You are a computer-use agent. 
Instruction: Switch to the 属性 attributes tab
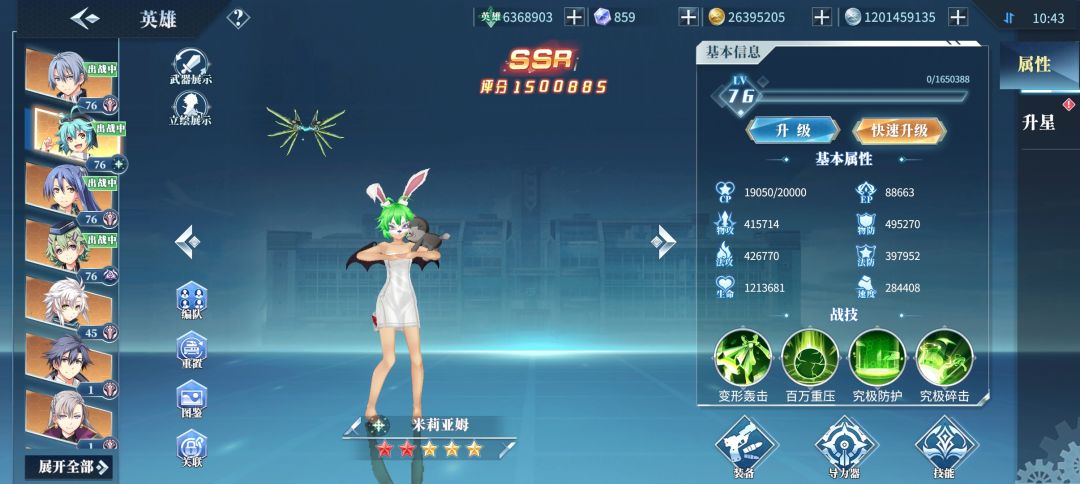pos(1034,65)
